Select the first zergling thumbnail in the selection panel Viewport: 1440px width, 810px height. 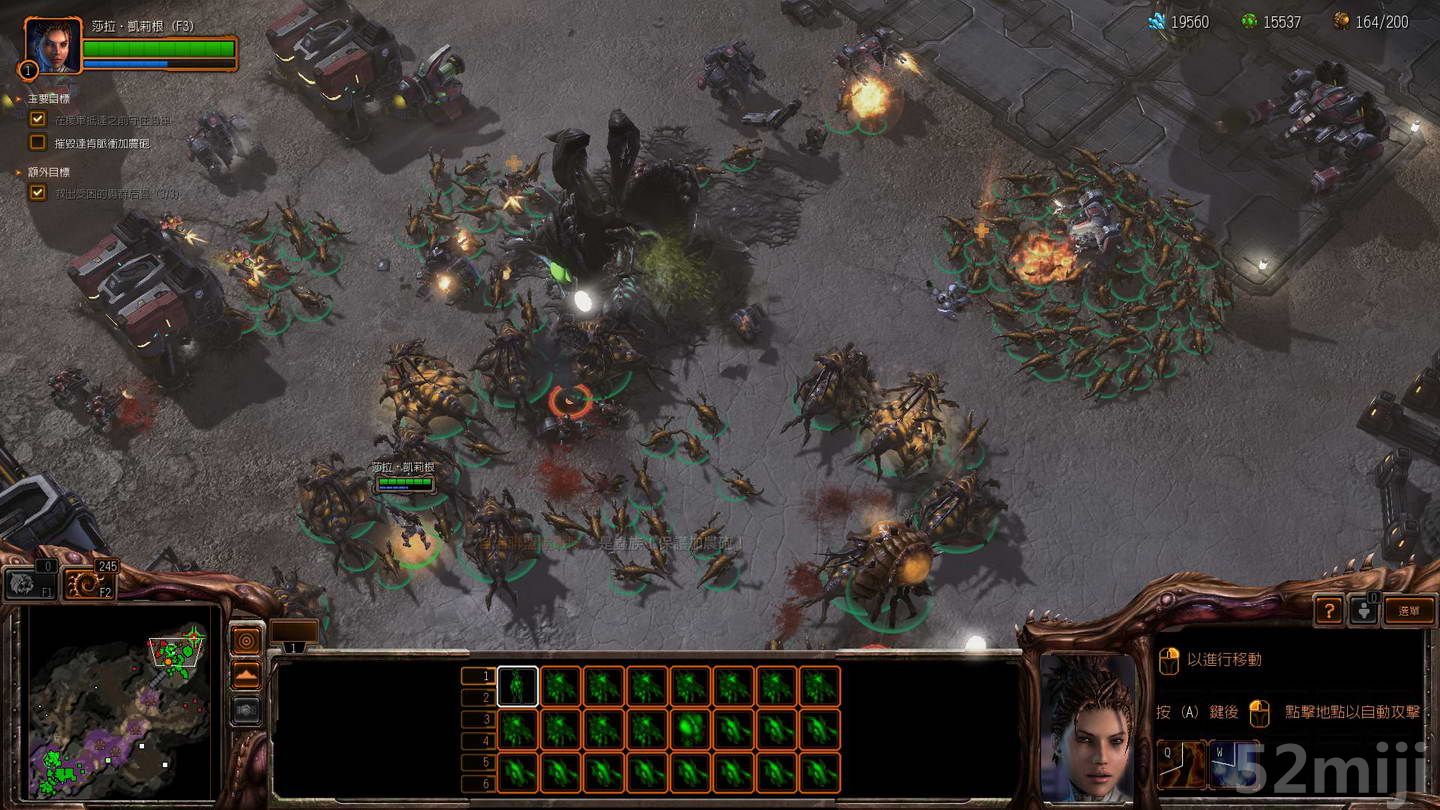pyautogui.click(x=516, y=687)
